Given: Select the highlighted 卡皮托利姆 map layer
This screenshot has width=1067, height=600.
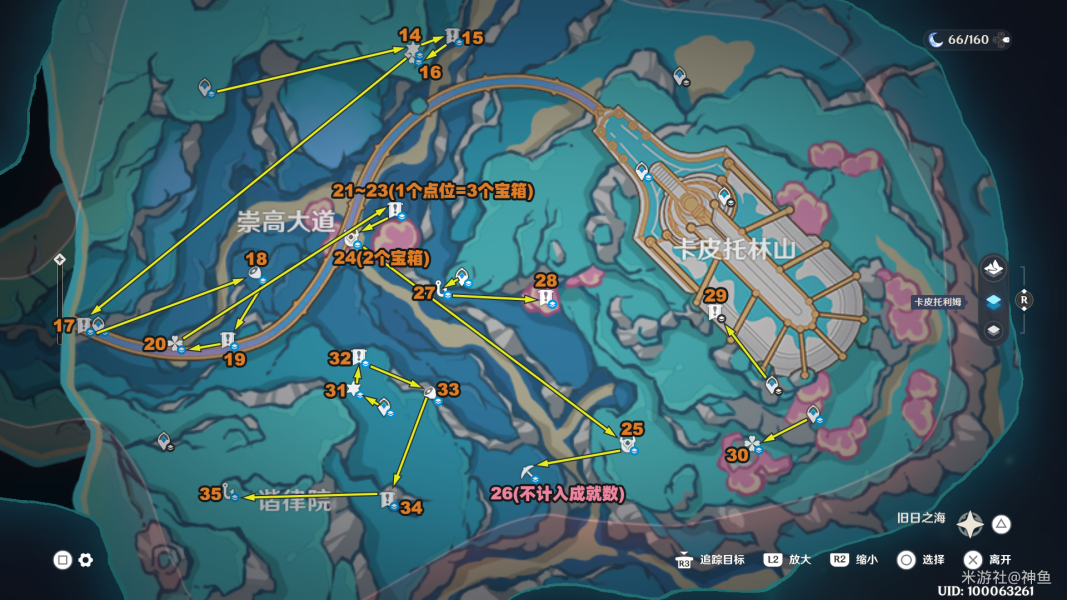Looking at the screenshot, I should click(993, 300).
